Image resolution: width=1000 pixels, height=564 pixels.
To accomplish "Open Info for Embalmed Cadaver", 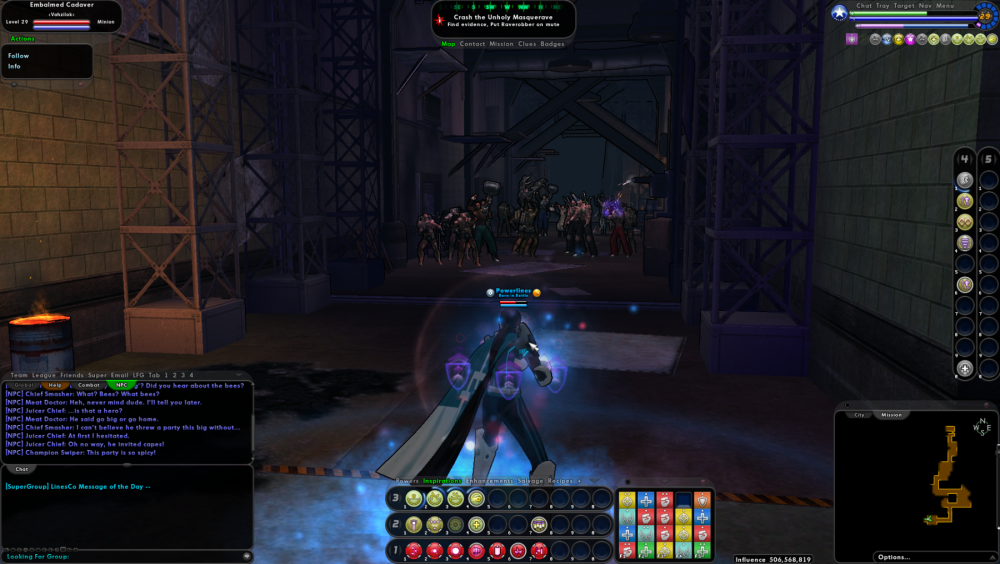I will click(x=15, y=66).
